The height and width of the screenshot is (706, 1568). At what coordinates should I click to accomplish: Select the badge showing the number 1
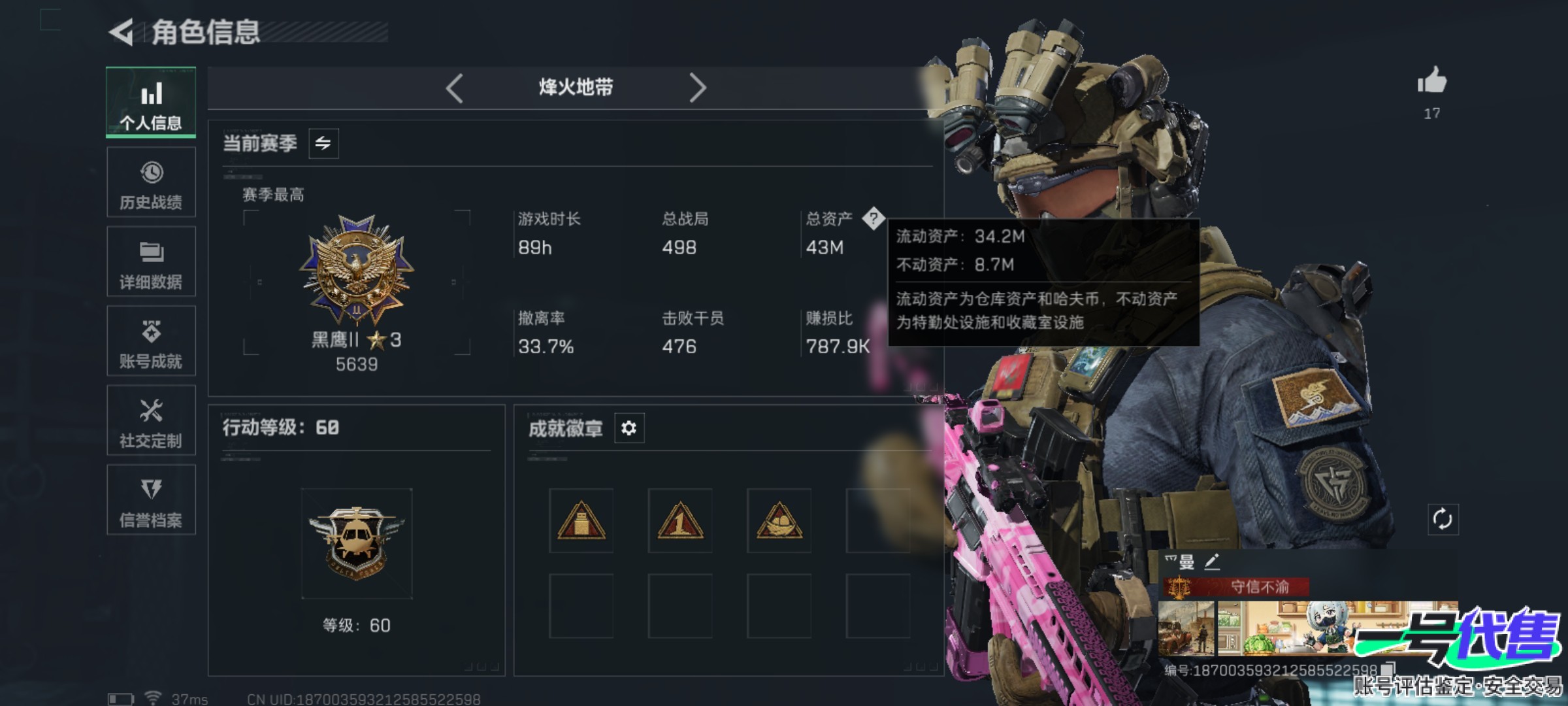click(679, 521)
